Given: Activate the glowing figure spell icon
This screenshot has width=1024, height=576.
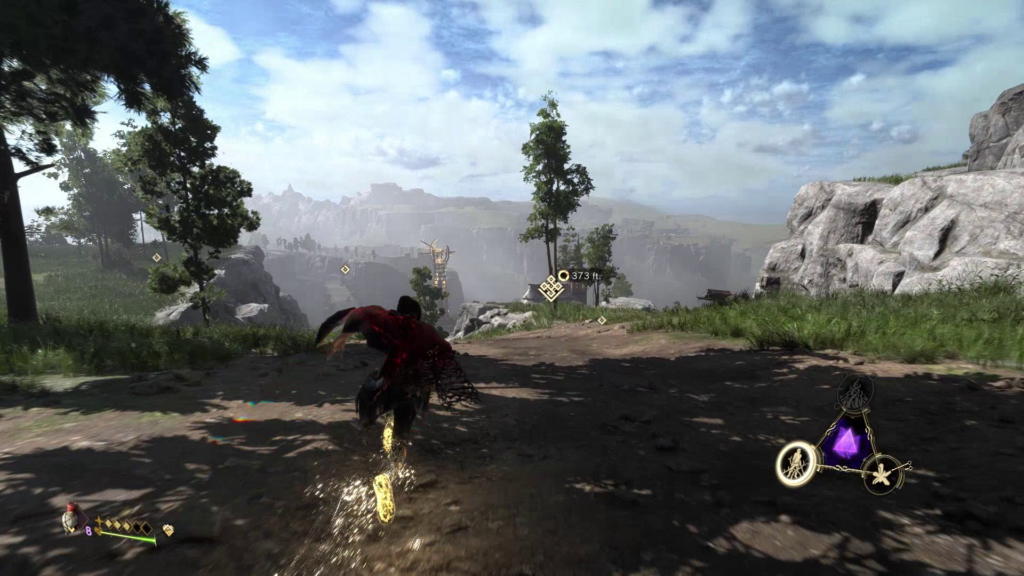Looking at the screenshot, I should click(797, 464).
